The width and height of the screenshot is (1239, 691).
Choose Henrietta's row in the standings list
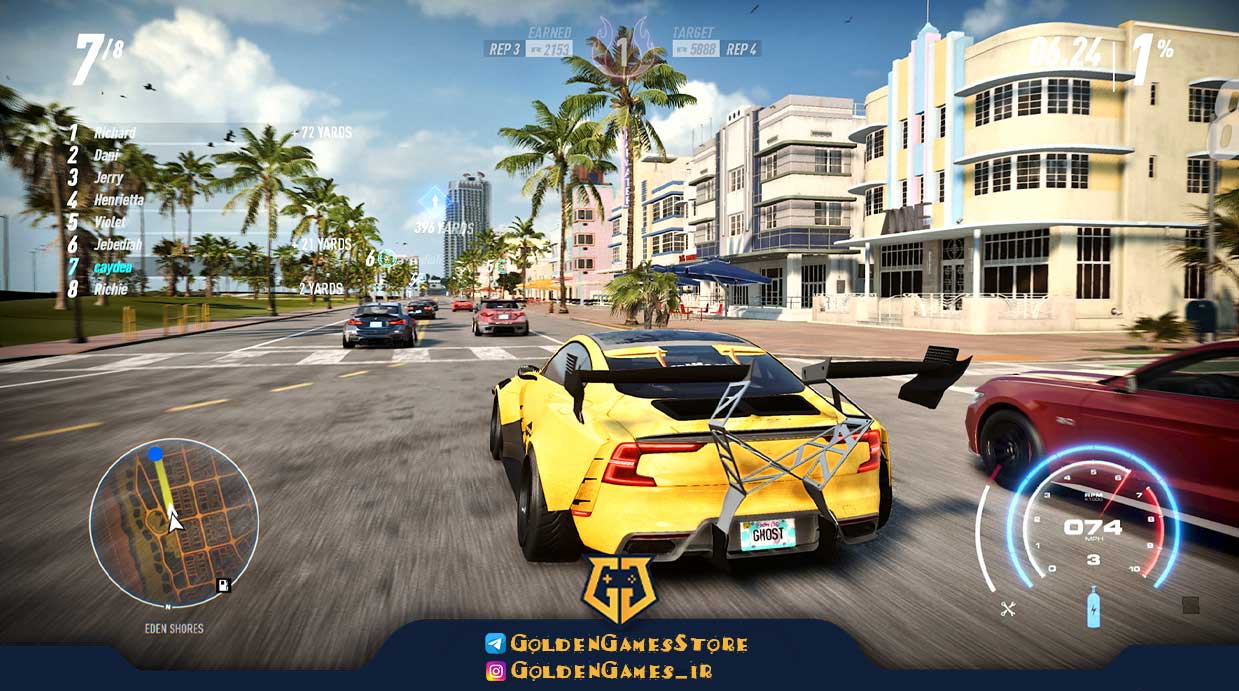tap(118, 200)
